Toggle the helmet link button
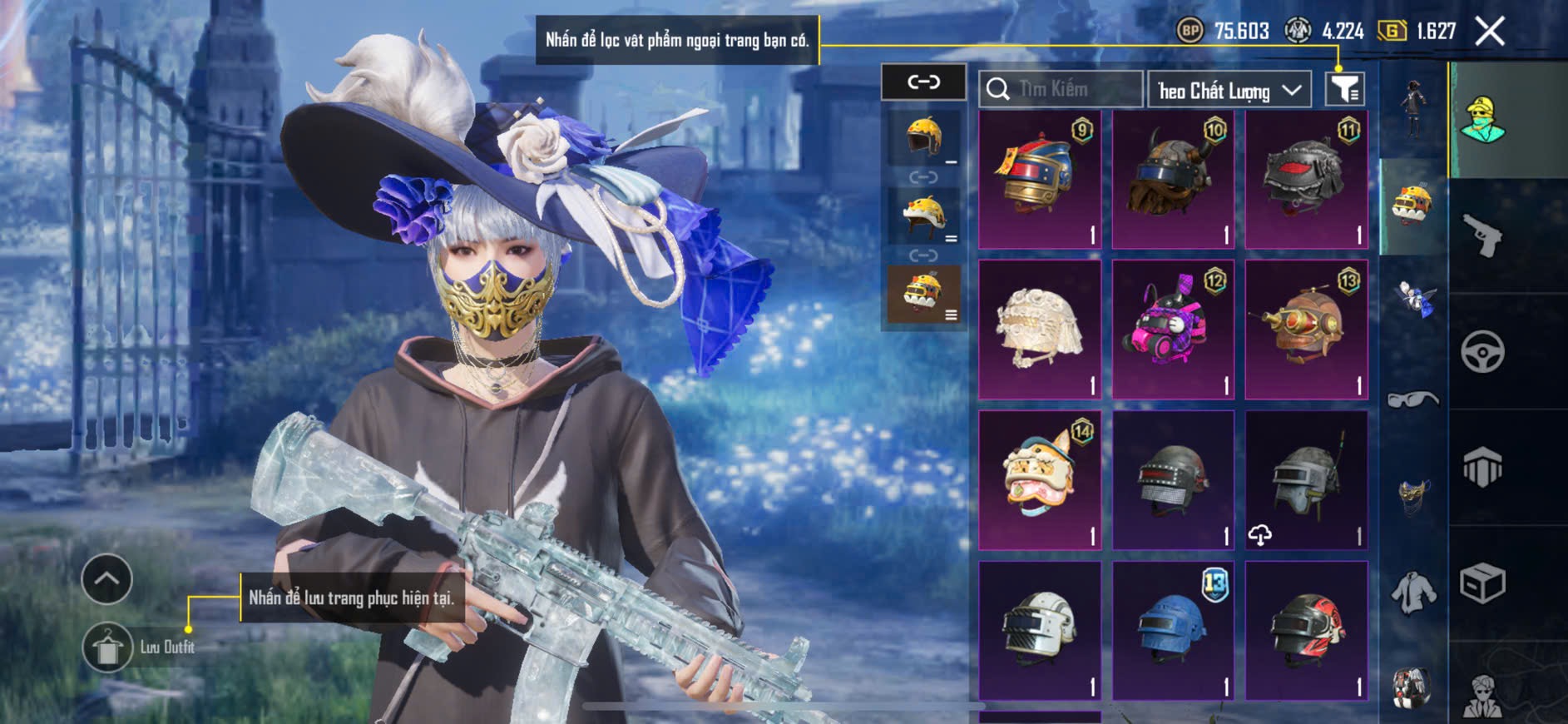This screenshot has height=724, width=1568. 923,82
